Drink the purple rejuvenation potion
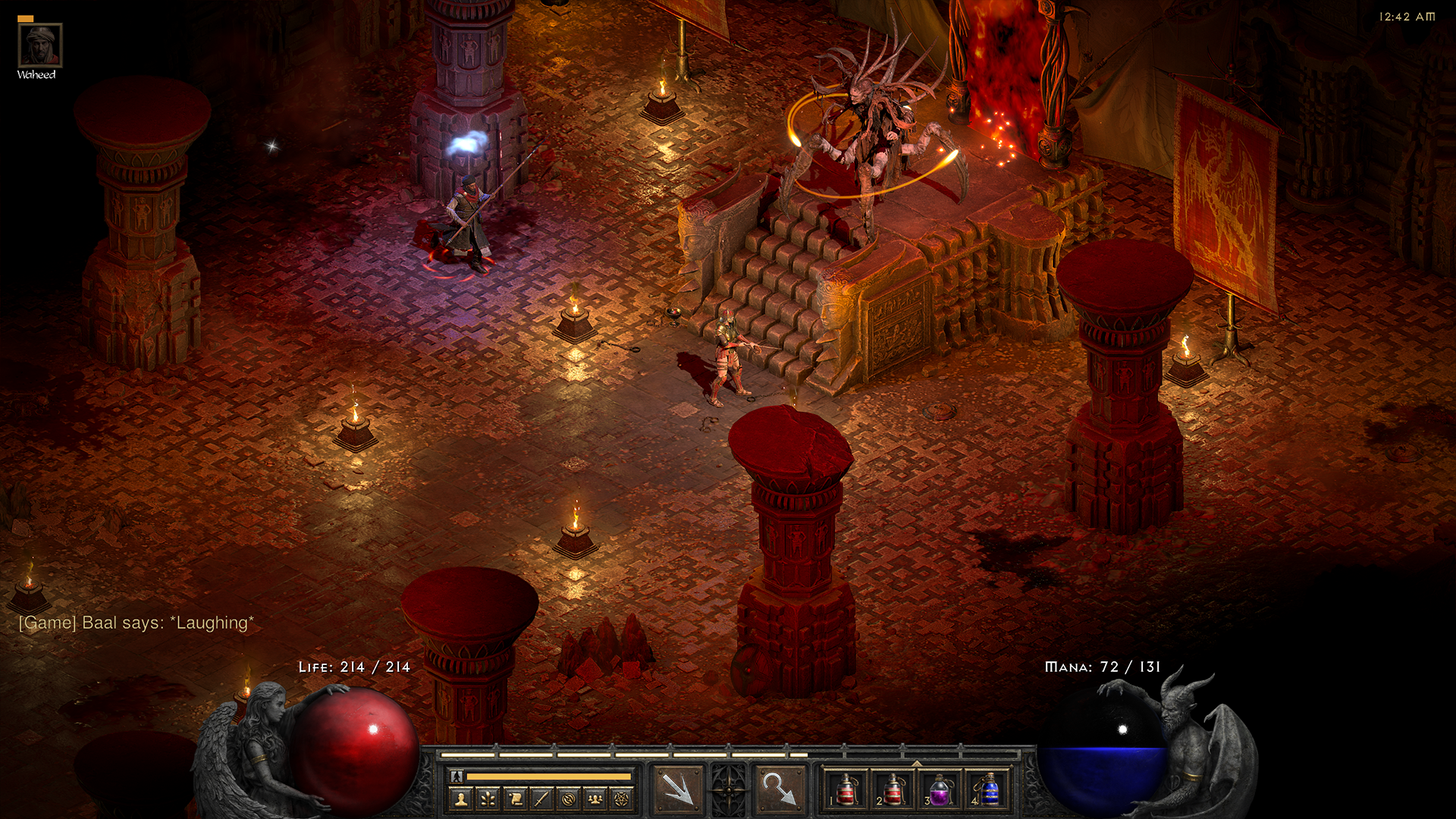Image resolution: width=1456 pixels, height=819 pixels. click(940, 789)
